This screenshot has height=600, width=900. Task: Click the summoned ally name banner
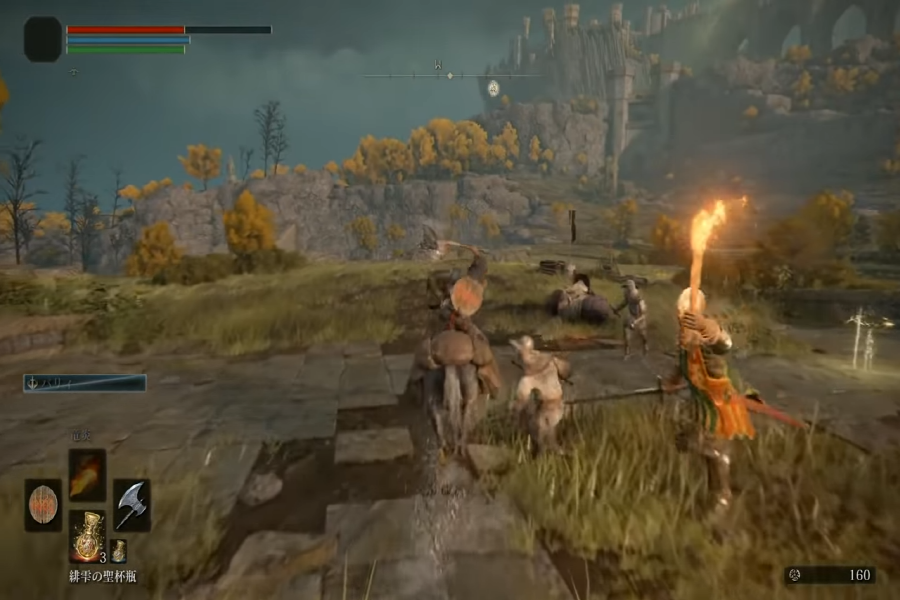click(85, 383)
